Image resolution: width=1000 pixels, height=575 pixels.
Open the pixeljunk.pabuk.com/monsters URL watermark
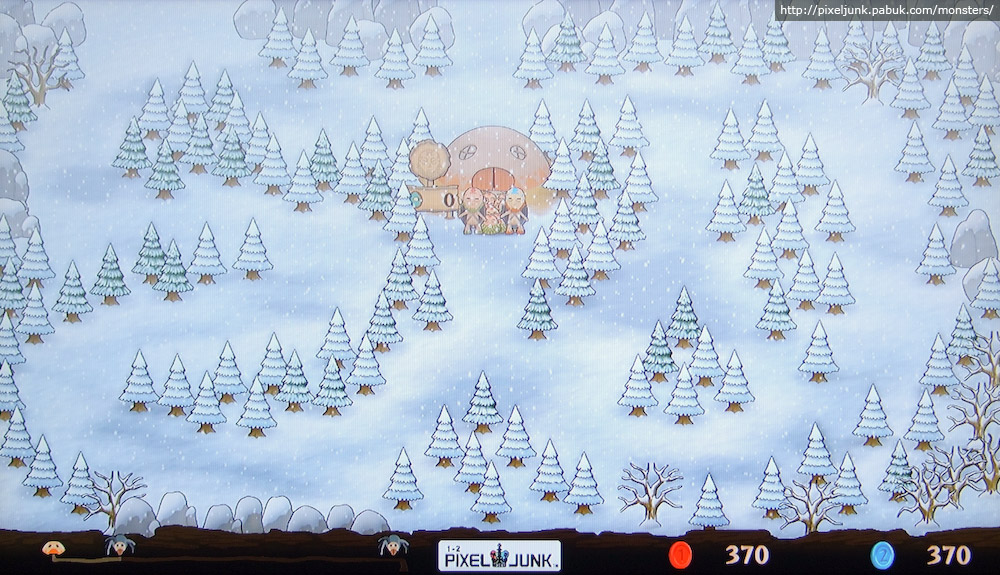(887, 11)
